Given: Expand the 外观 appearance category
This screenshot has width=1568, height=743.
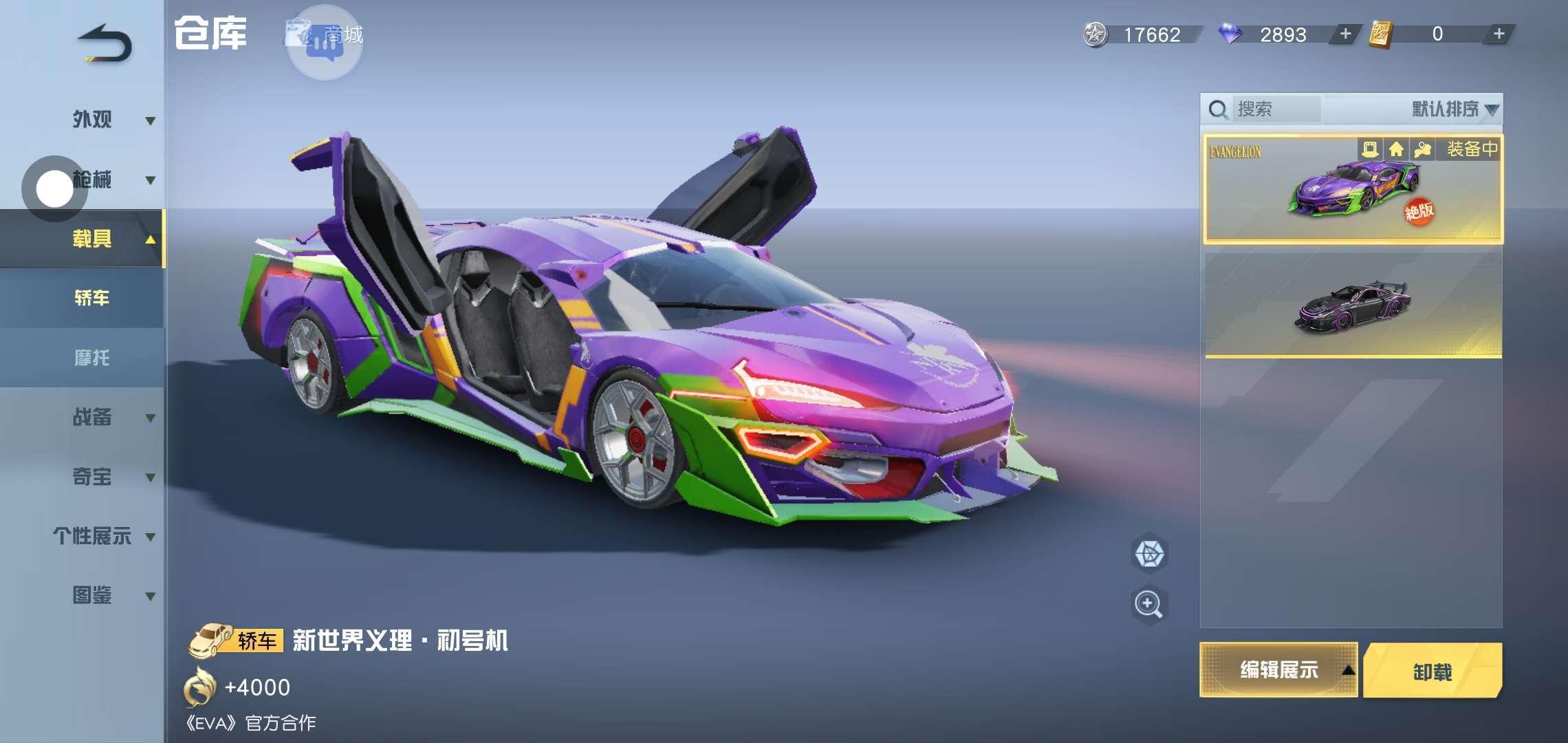Looking at the screenshot, I should click(110, 120).
